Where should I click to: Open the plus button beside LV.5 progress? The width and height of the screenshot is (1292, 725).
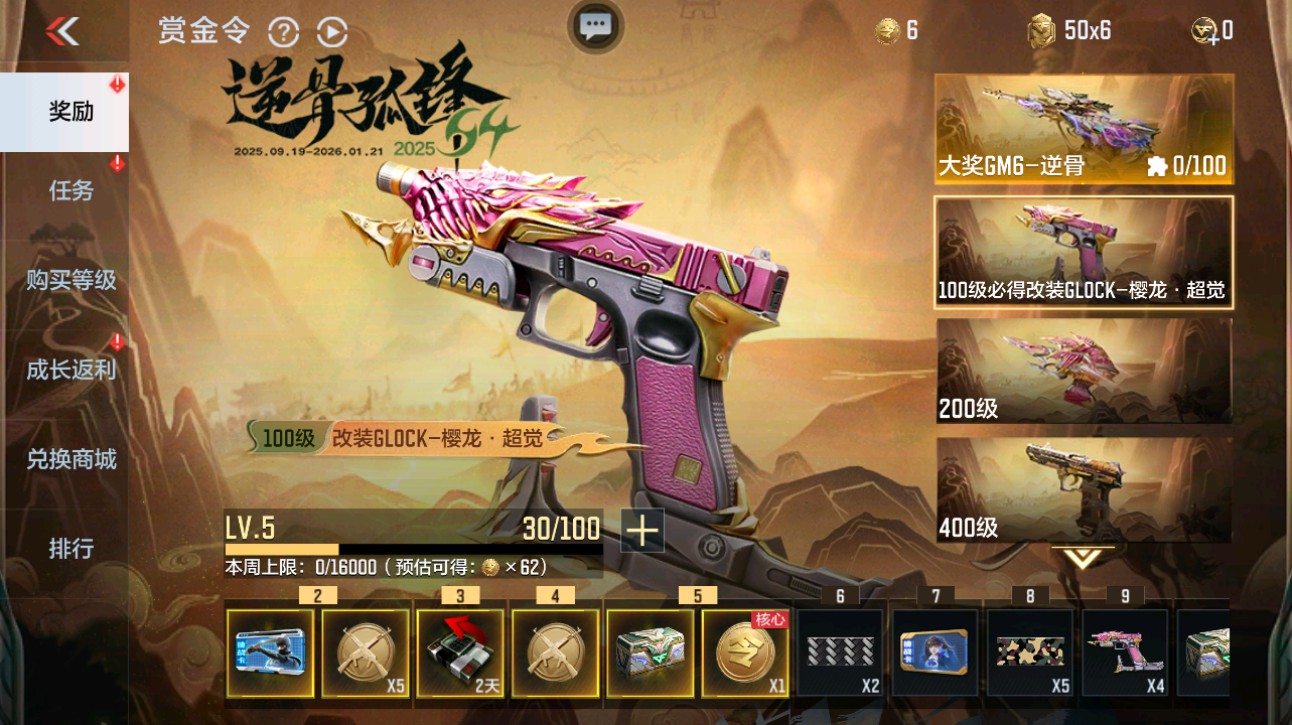(643, 531)
